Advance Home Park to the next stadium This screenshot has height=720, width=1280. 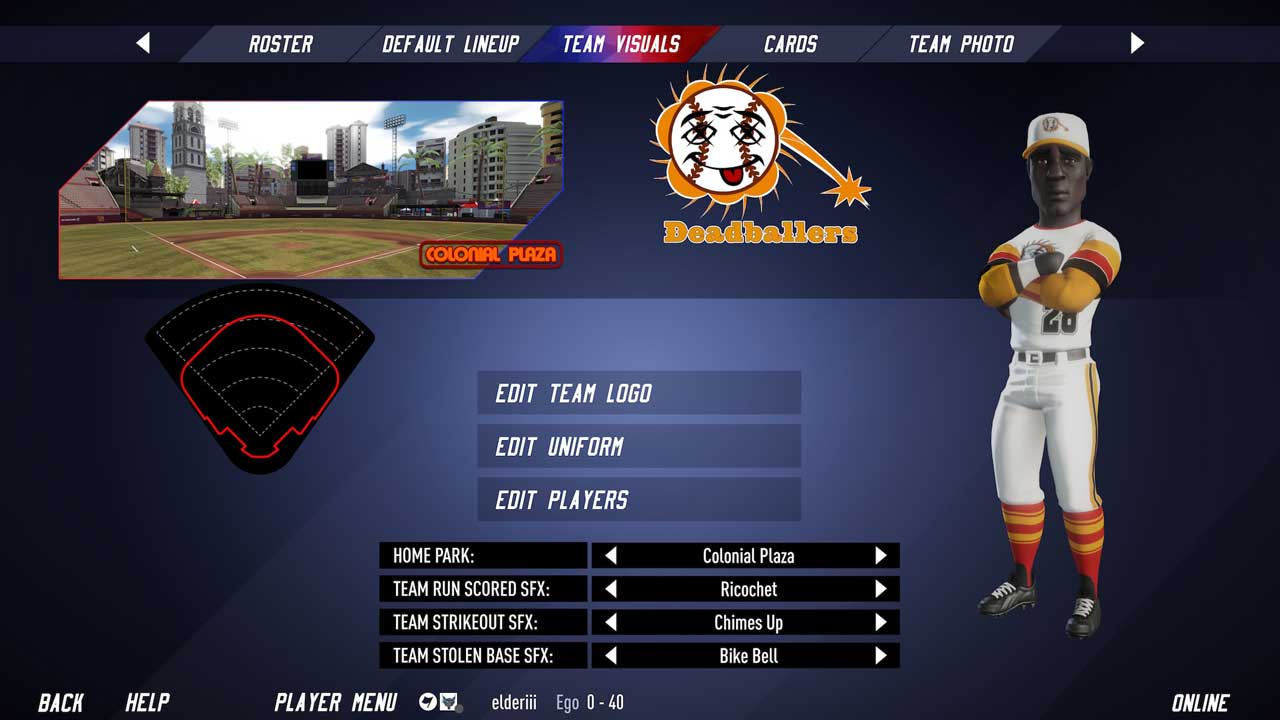coord(880,556)
